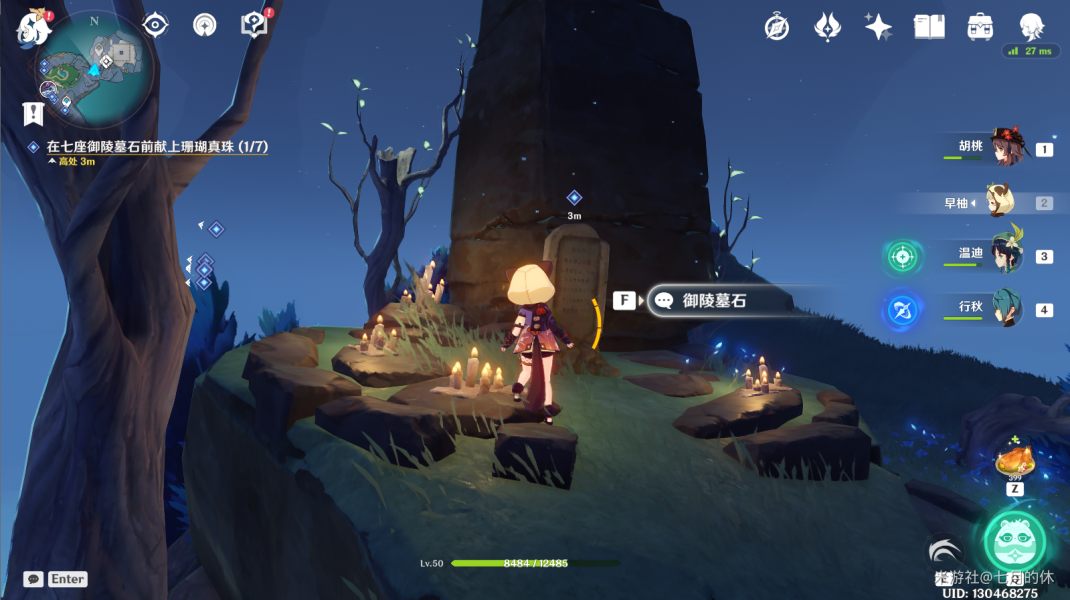This screenshot has height=600, width=1070.
Task: Open the quest navigation banner icon
Action: tap(33, 113)
